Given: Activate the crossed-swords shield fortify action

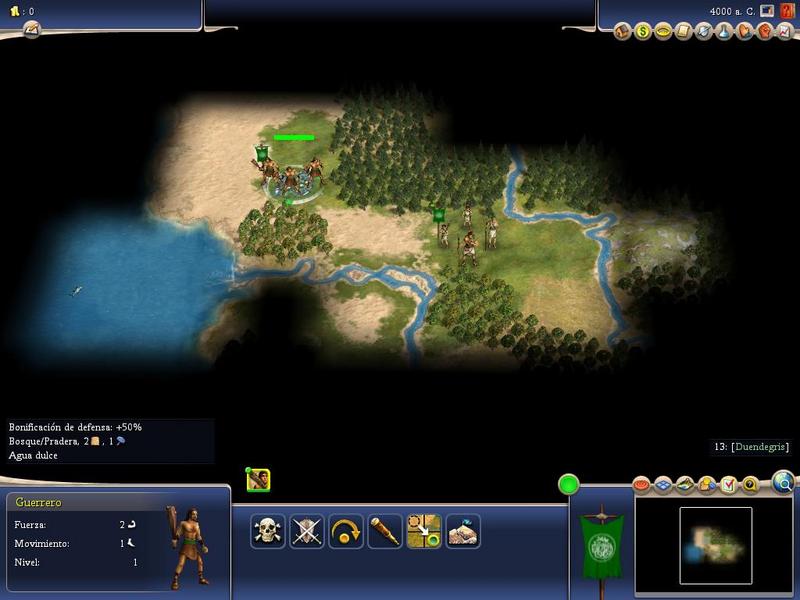Looking at the screenshot, I should coord(307,530).
